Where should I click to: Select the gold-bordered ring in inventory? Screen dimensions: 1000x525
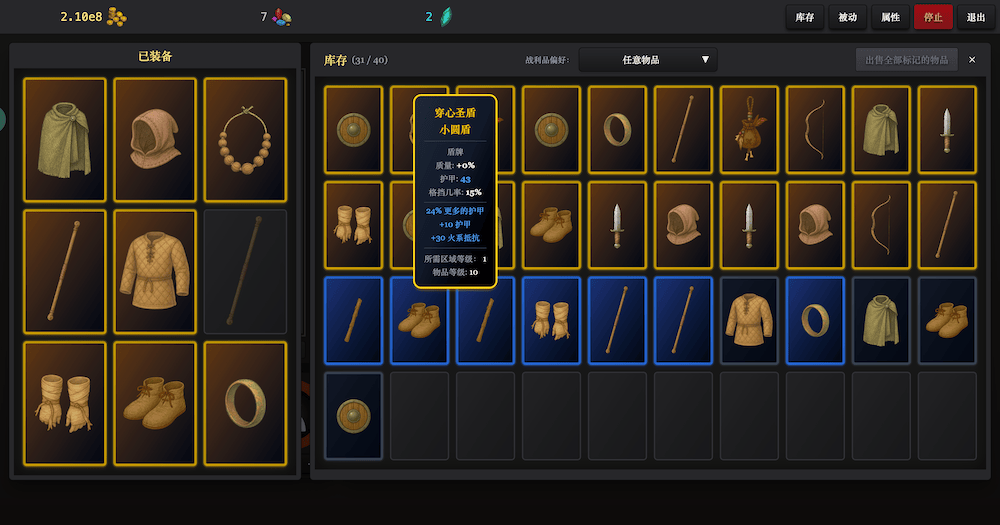click(617, 130)
